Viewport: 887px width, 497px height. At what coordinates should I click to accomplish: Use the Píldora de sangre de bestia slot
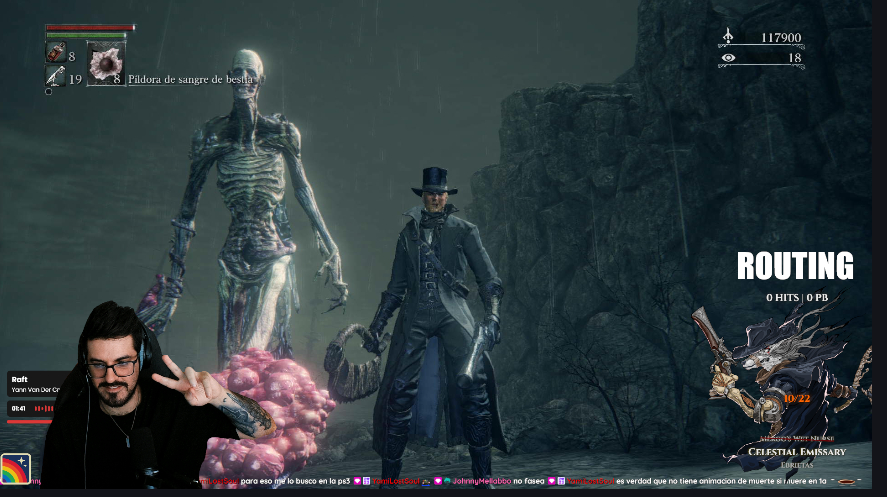pyautogui.click(x=105, y=63)
